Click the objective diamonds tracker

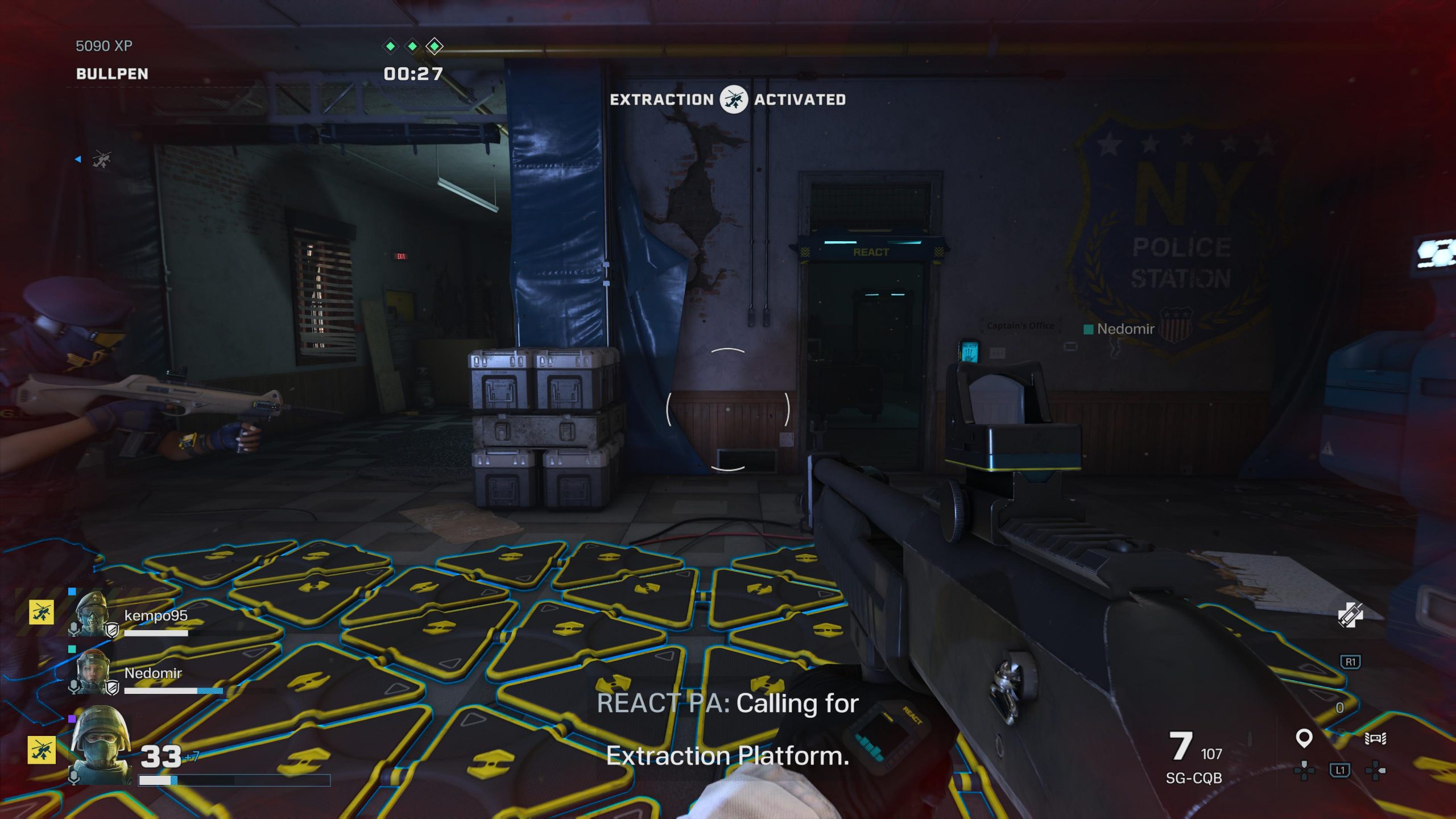(x=412, y=46)
